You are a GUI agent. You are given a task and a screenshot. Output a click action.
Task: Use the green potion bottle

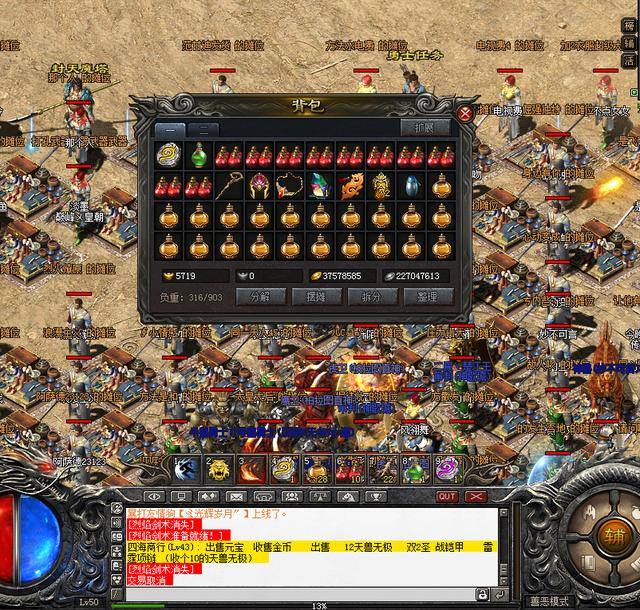coord(199,155)
